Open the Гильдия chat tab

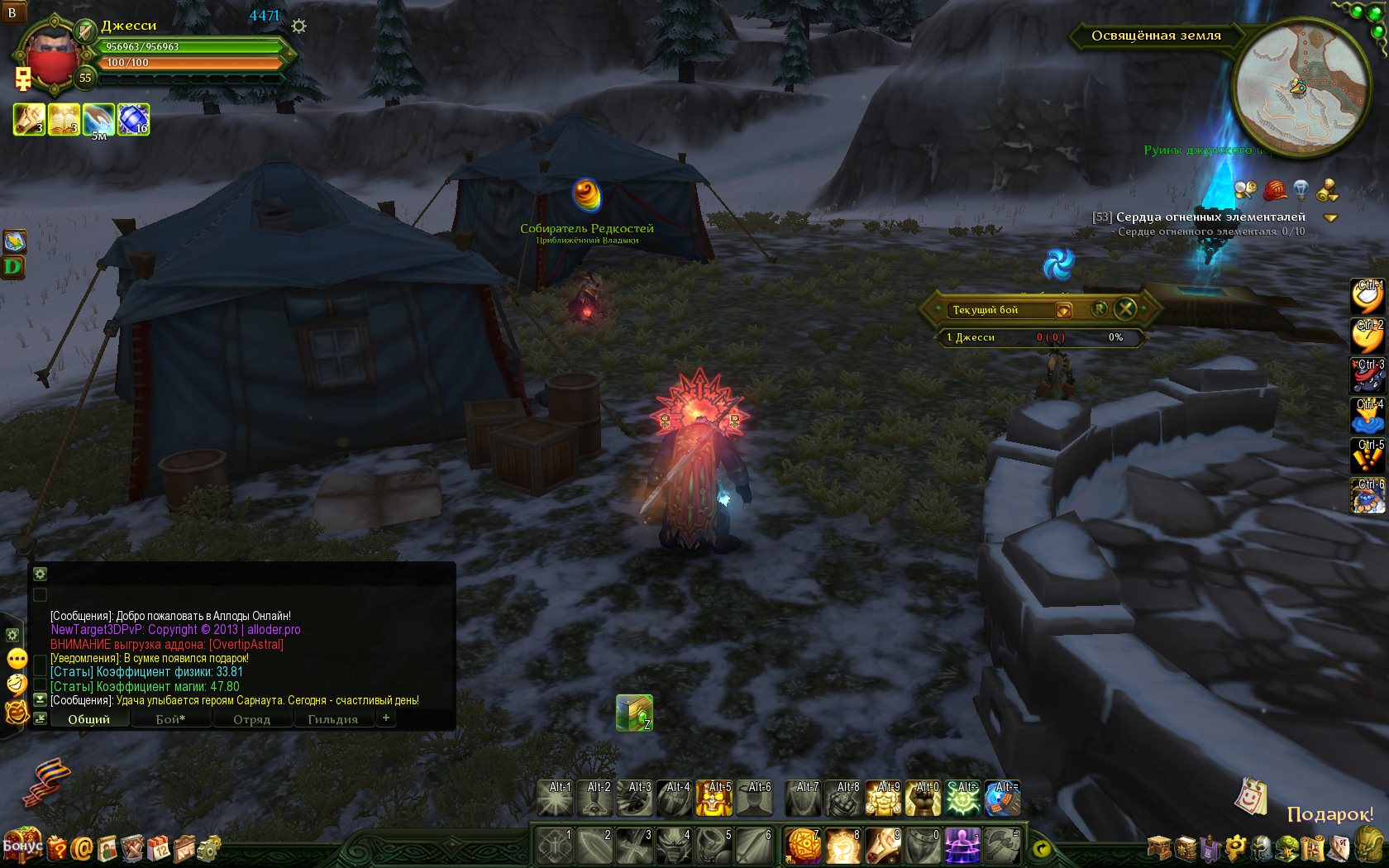(332, 719)
